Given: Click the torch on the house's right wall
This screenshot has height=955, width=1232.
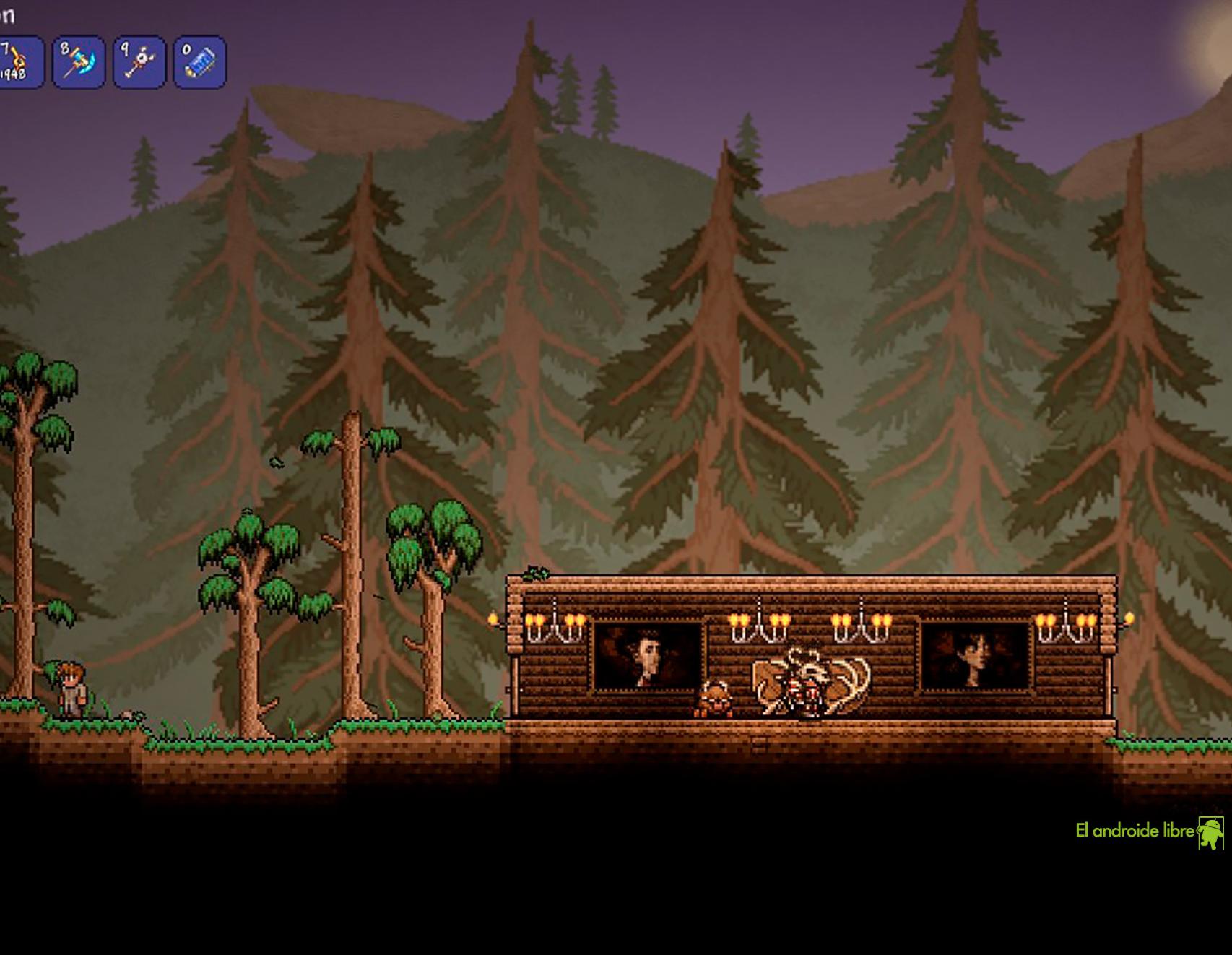Looking at the screenshot, I should [x=1131, y=616].
